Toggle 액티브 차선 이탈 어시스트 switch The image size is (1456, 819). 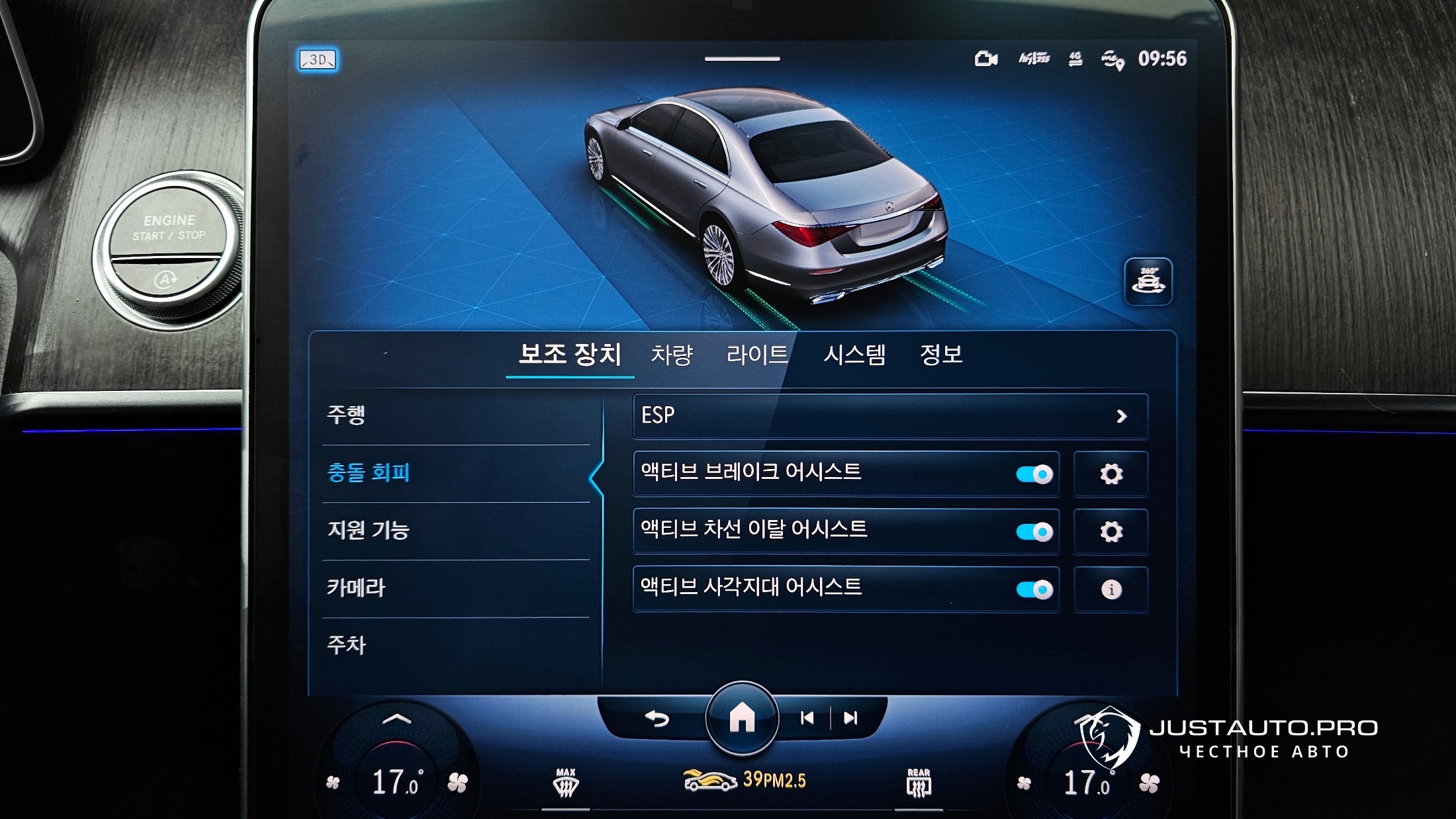(1034, 532)
